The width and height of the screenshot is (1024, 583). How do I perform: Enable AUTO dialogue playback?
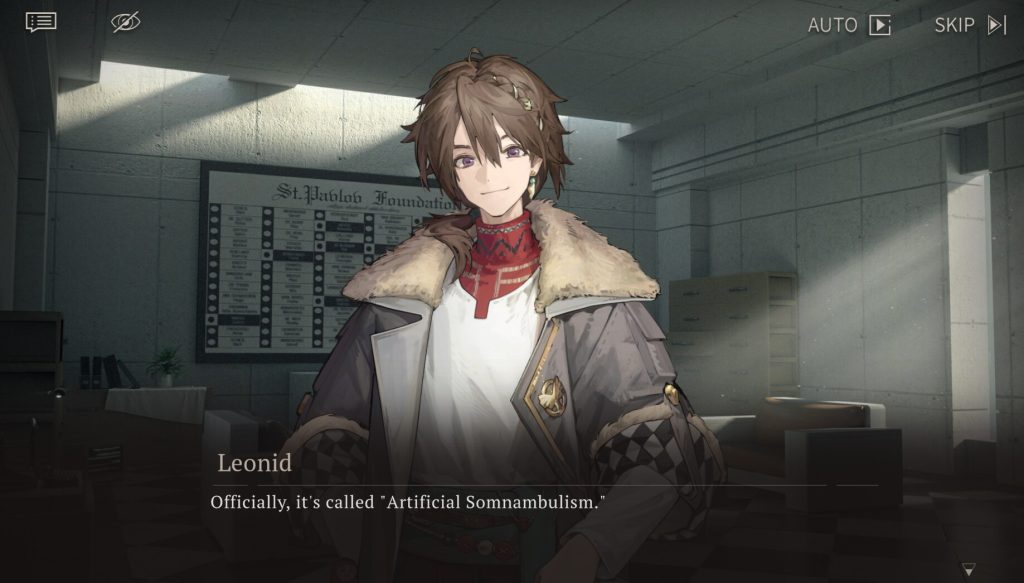coord(849,25)
